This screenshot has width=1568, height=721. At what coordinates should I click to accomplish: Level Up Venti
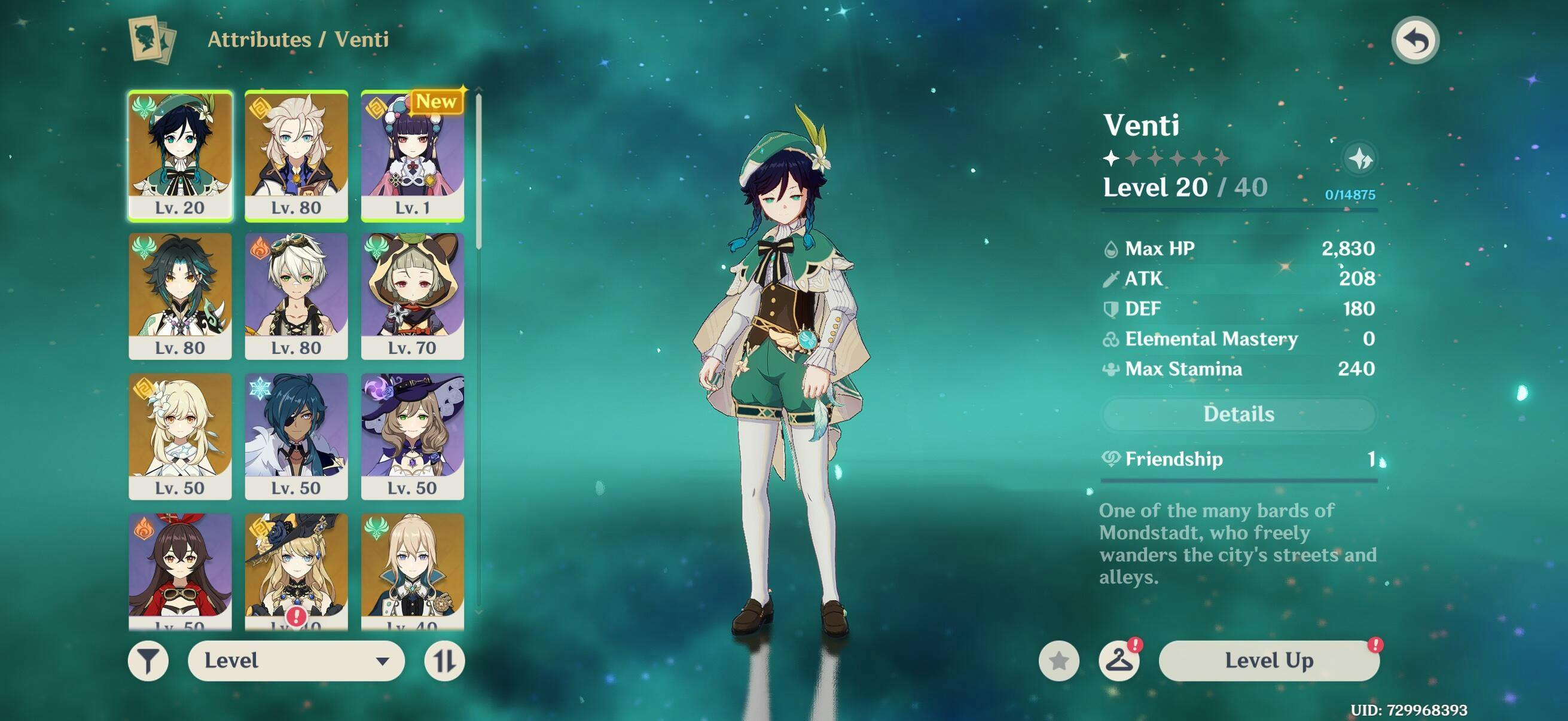pos(1268,660)
